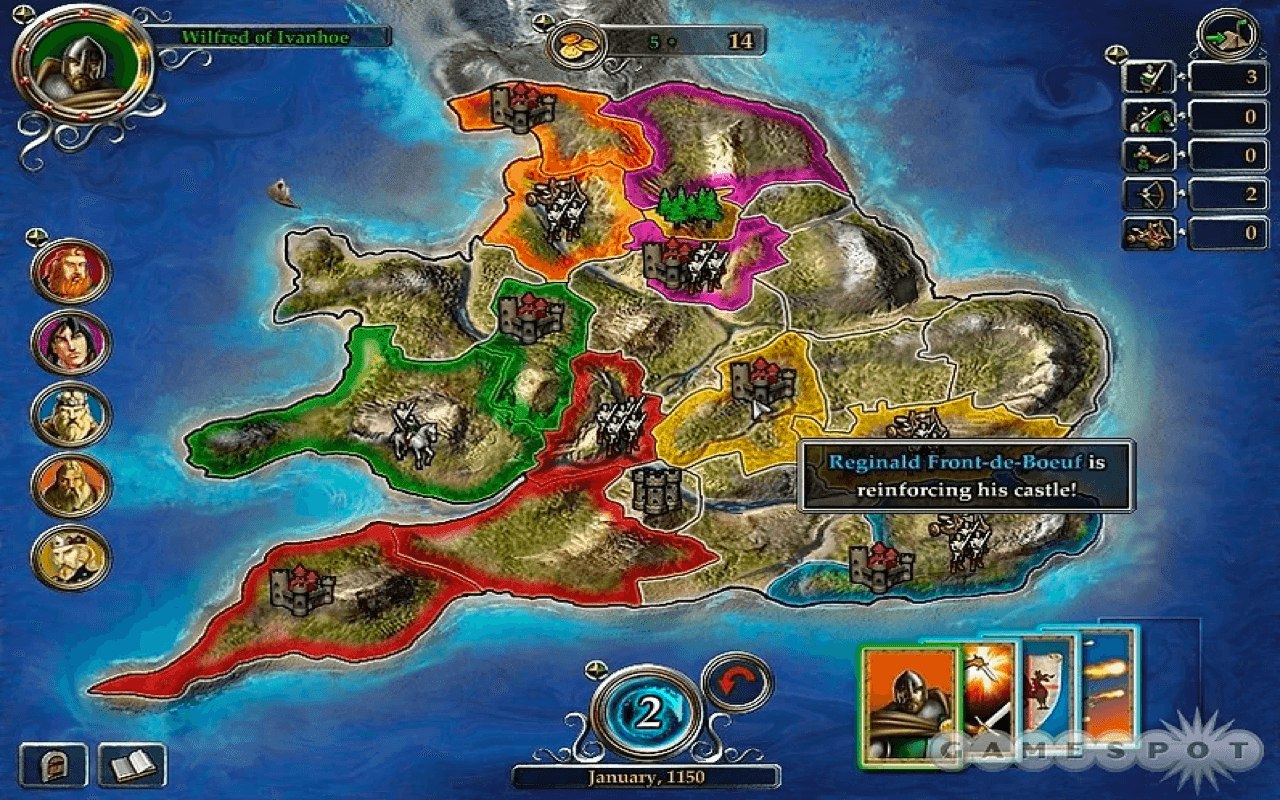Select the Knight unit icon
Screen dimensions: 1280x800
[1150, 117]
